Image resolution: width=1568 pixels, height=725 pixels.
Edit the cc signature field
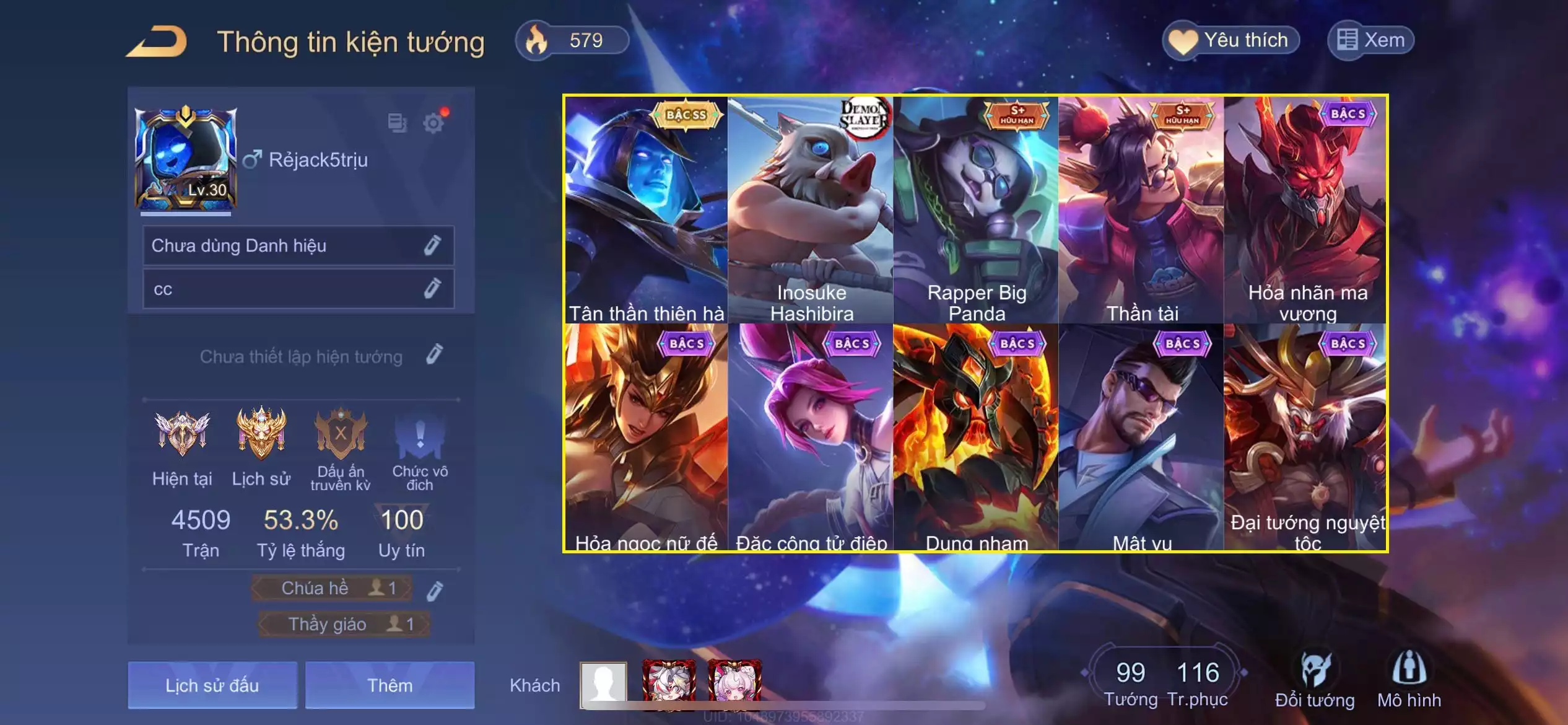[432, 288]
